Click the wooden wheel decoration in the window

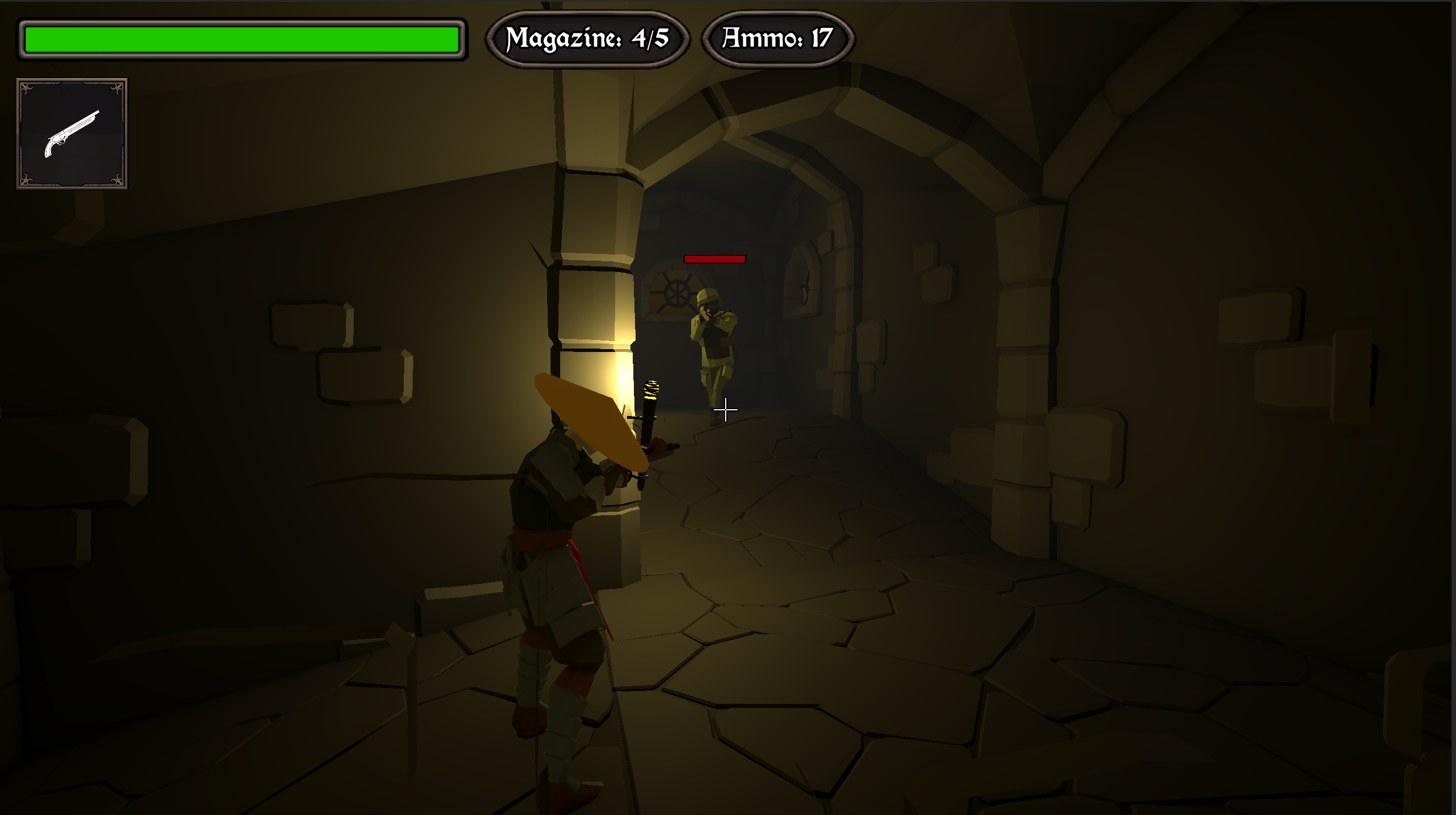point(676,294)
